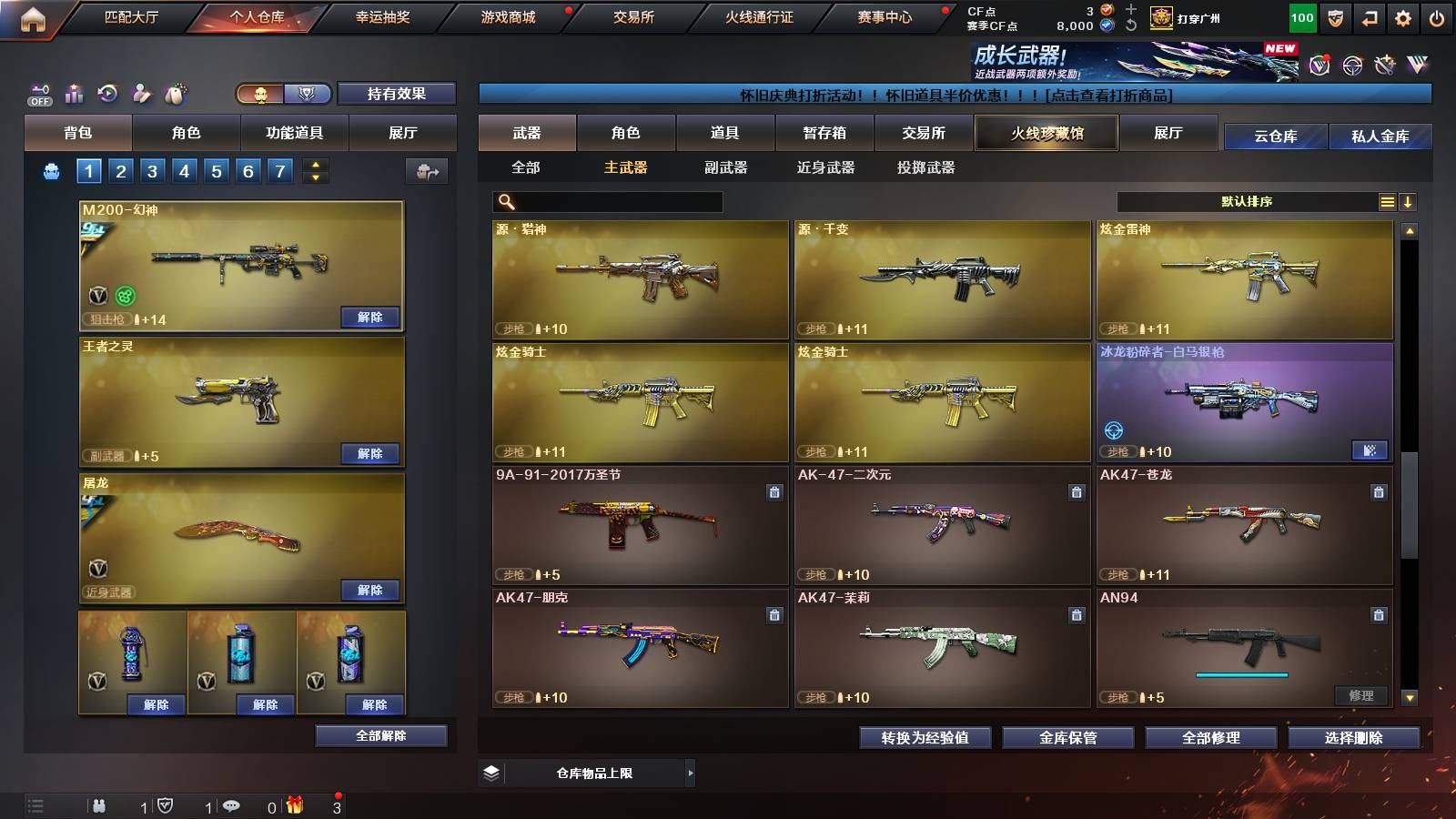The width and height of the screenshot is (1456, 819).
Task: Expand the 仓库物品上限 section at the bottom
Action: [x=692, y=773]
